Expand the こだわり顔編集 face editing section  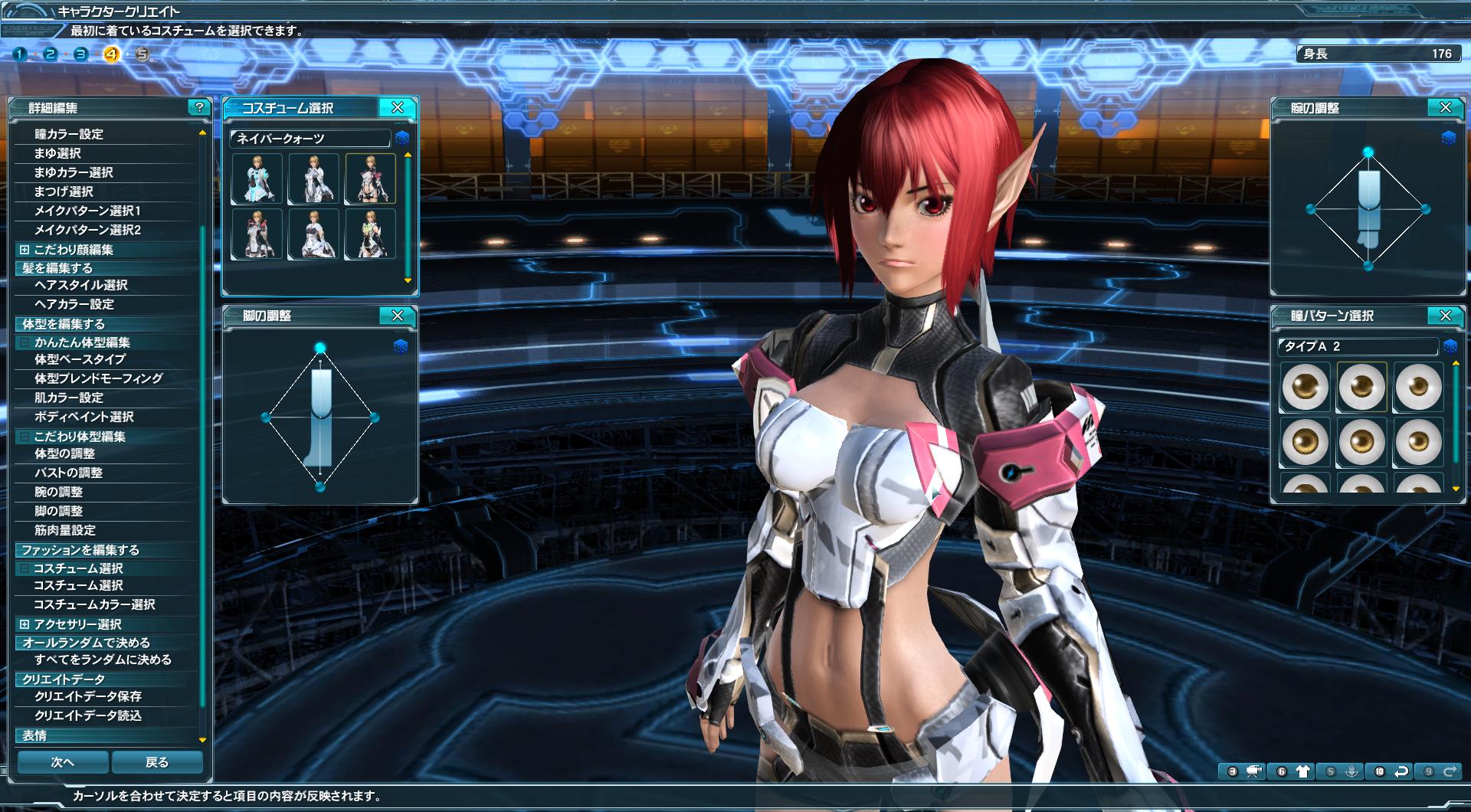25,250
